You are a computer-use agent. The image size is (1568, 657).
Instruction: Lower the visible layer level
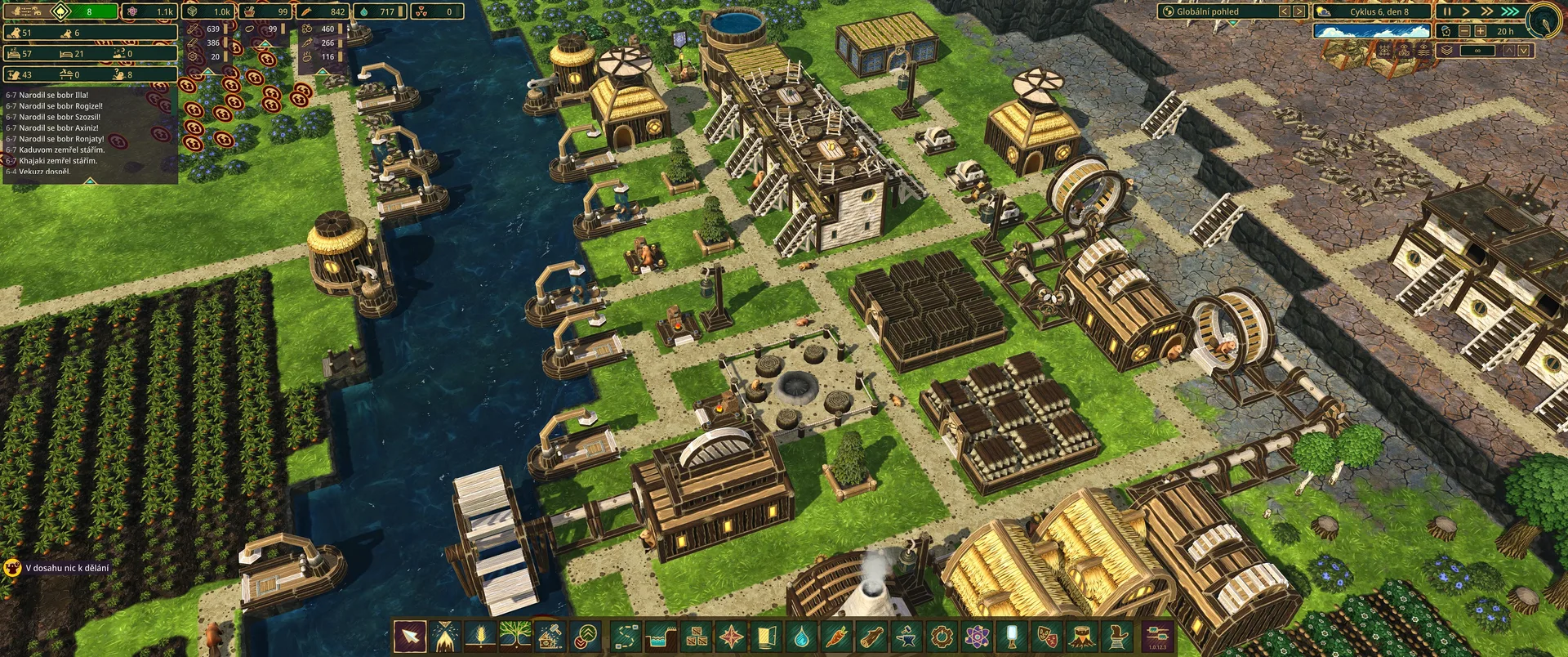[1524, 50]
